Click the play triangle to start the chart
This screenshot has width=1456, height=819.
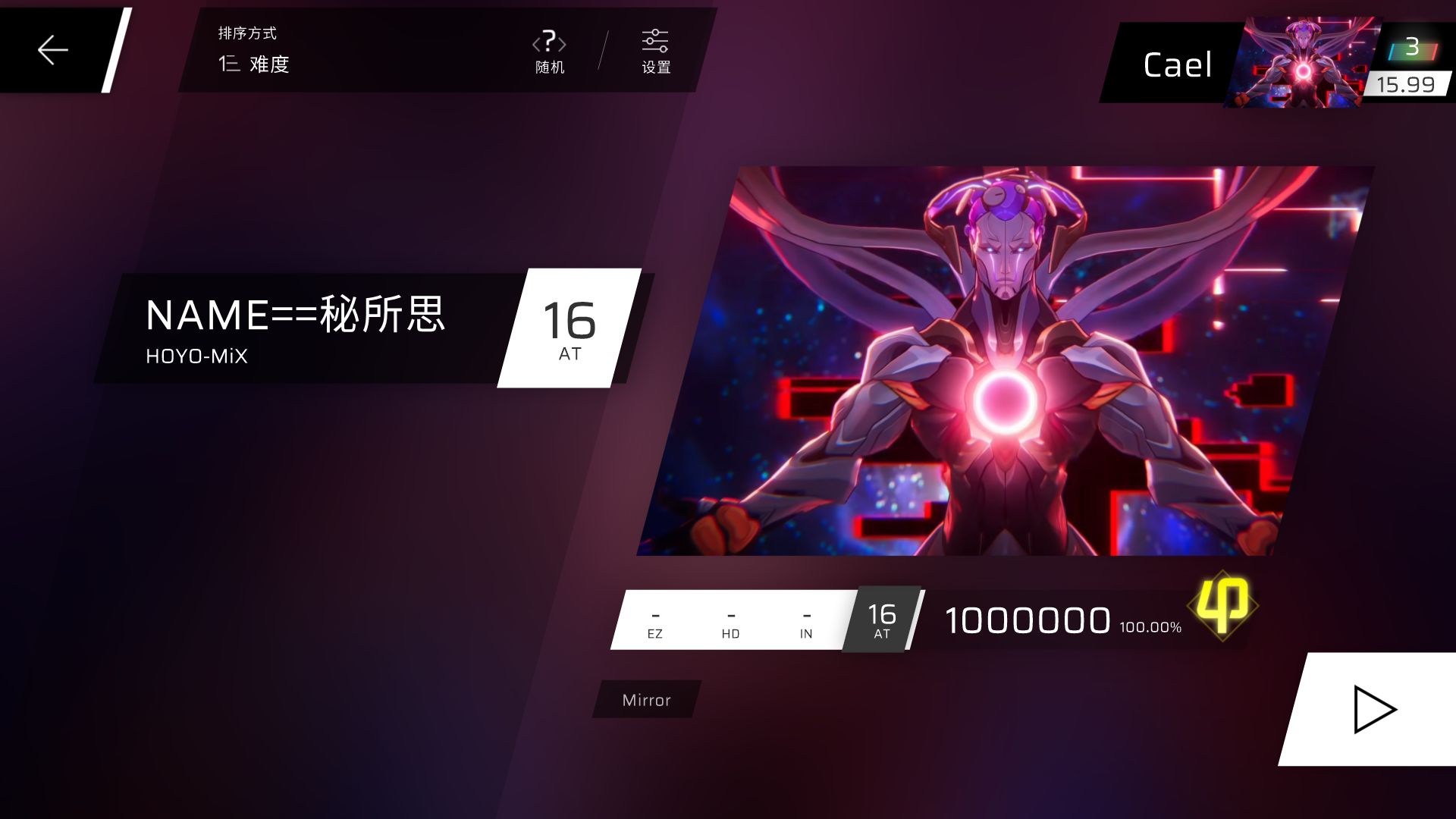pos(1376,709)
